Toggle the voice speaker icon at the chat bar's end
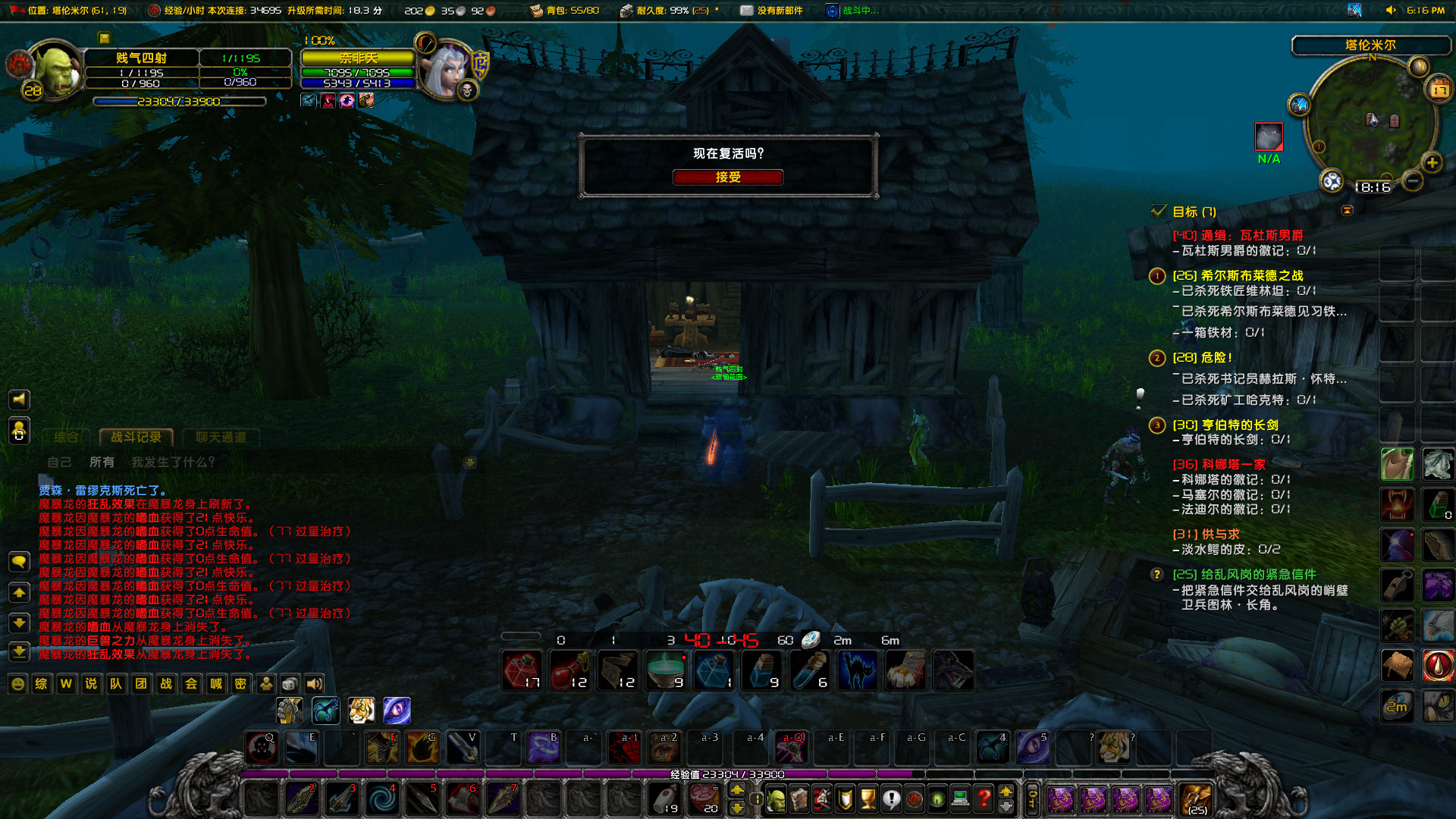 pyautogui.click(x=313, y=684)
